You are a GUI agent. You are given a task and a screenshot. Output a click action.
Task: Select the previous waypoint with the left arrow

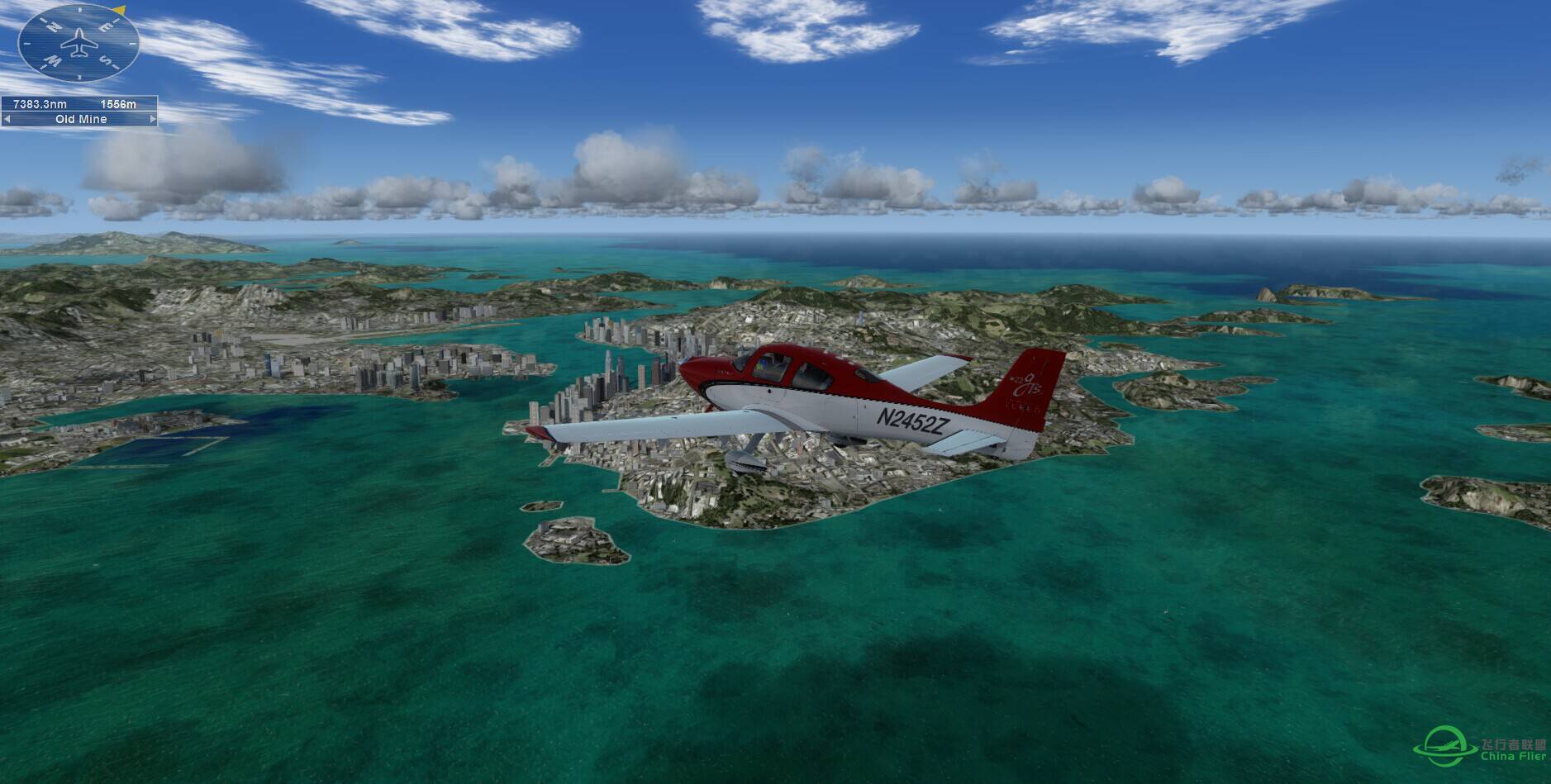7,119
